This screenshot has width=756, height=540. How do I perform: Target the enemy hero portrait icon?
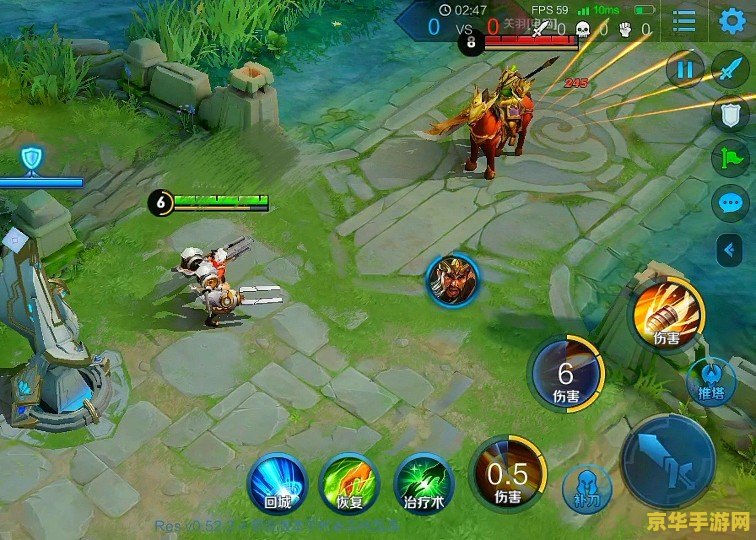point(452,280)
